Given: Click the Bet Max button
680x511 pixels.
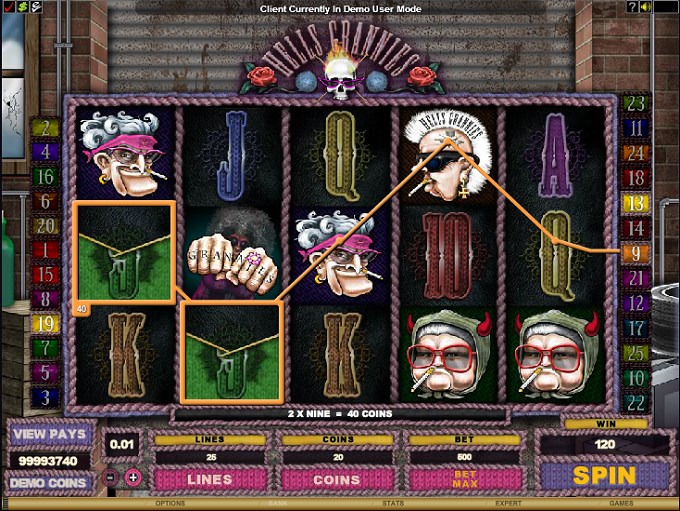Looking at the screenshot, I should [x=465, y=479].
